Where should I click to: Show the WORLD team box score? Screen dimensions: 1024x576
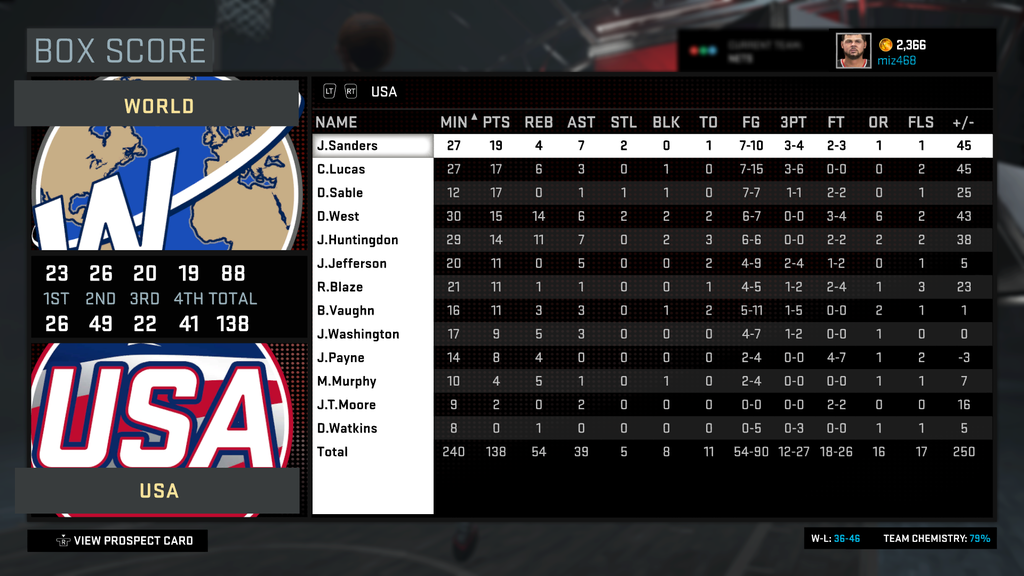point(158,105)
